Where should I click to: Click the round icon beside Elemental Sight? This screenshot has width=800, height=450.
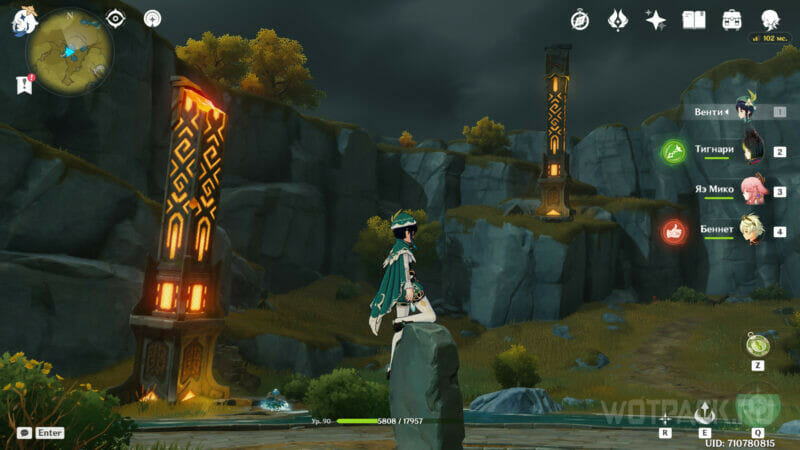click(x=152, y=18)
